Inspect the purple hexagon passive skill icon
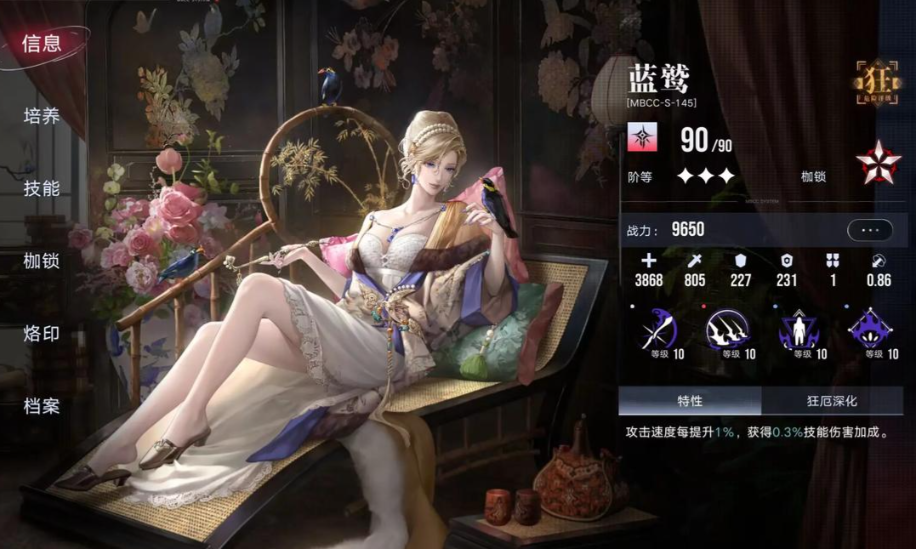This screenshot has height=549, width=916. pyautogui.click(x=870, y=329)
